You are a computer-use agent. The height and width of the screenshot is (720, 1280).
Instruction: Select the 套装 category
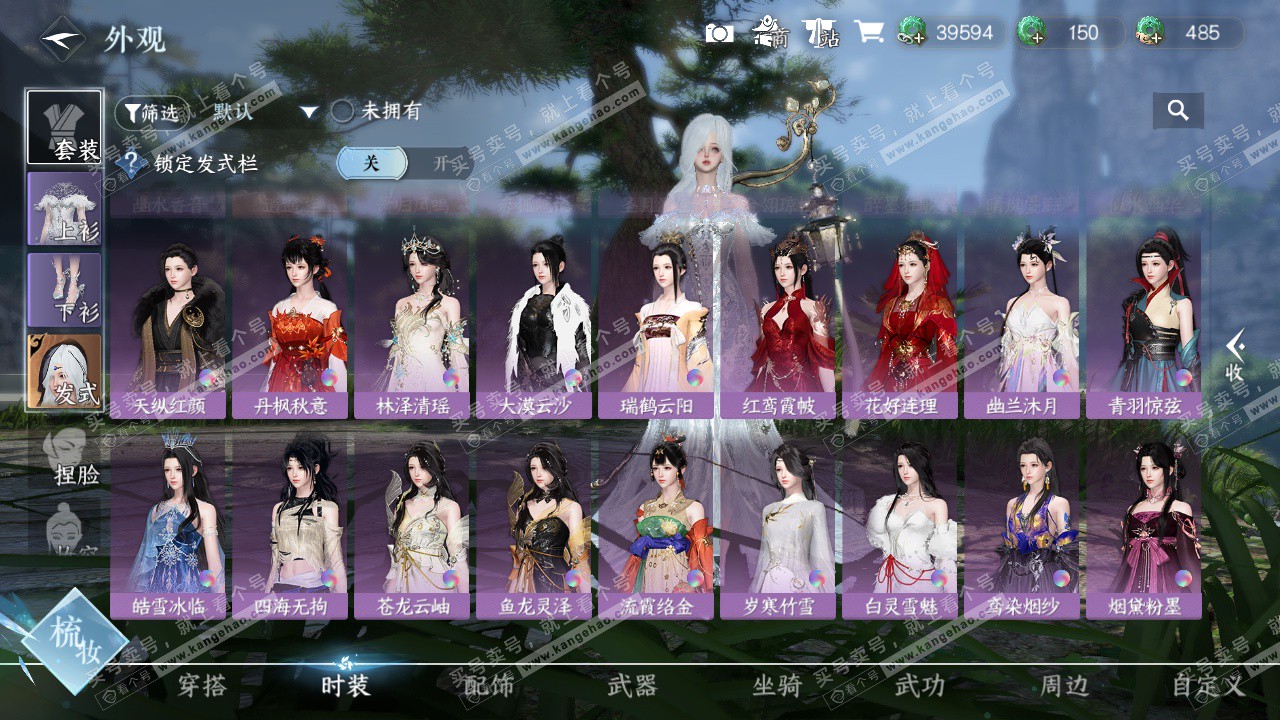64,127
